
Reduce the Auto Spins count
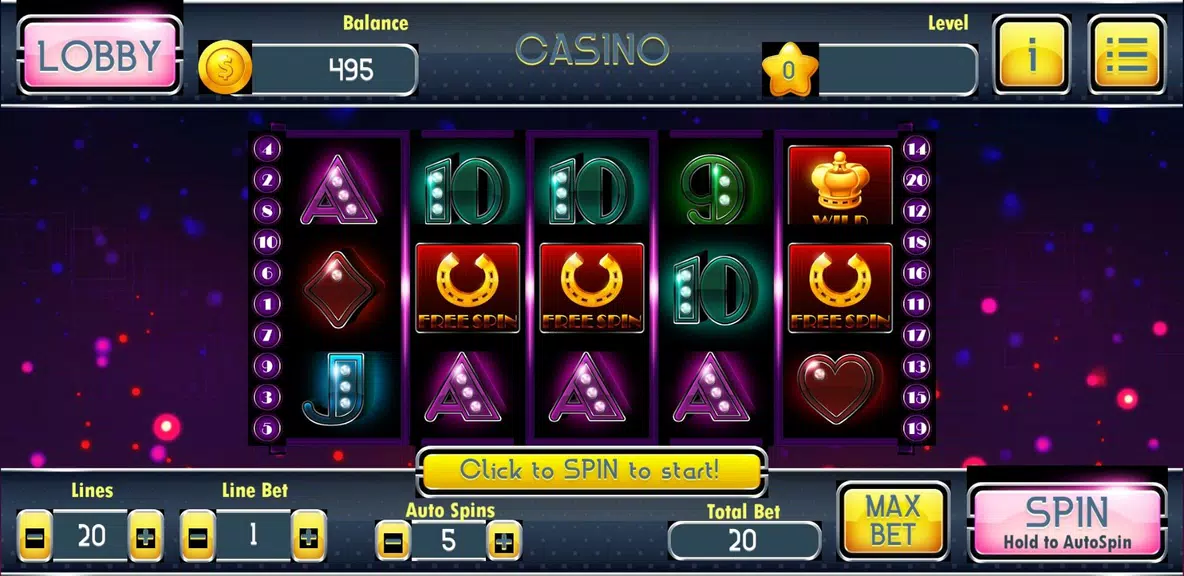point(393,542)
